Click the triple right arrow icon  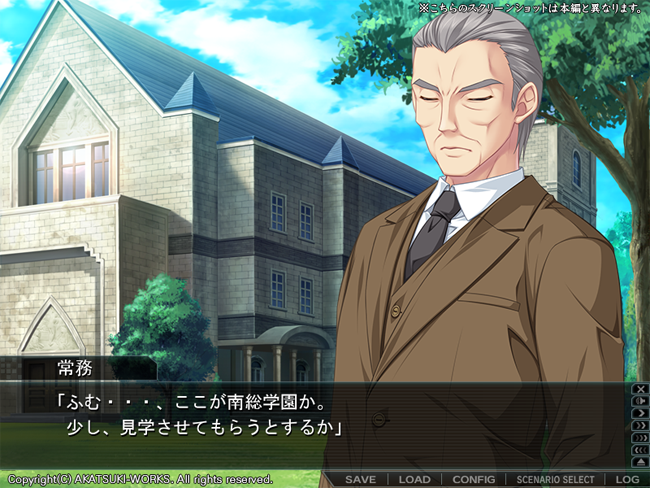pyautogui.click(x=639, y=437)
